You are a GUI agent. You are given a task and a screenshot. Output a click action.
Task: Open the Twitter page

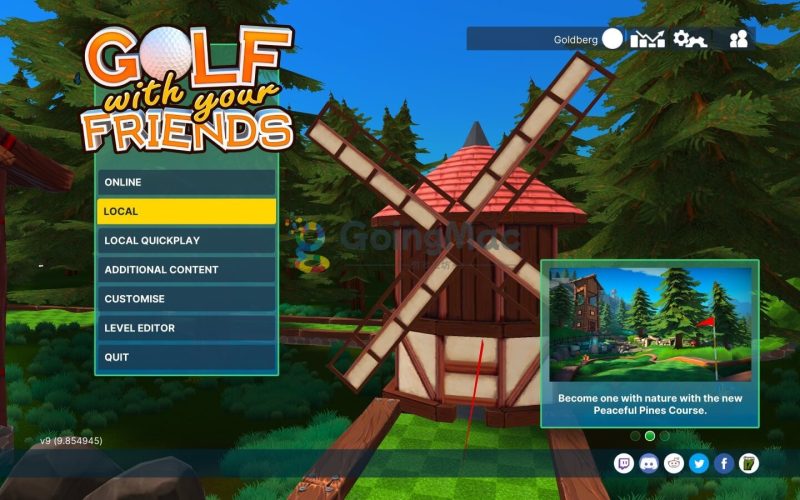[699, 463]
